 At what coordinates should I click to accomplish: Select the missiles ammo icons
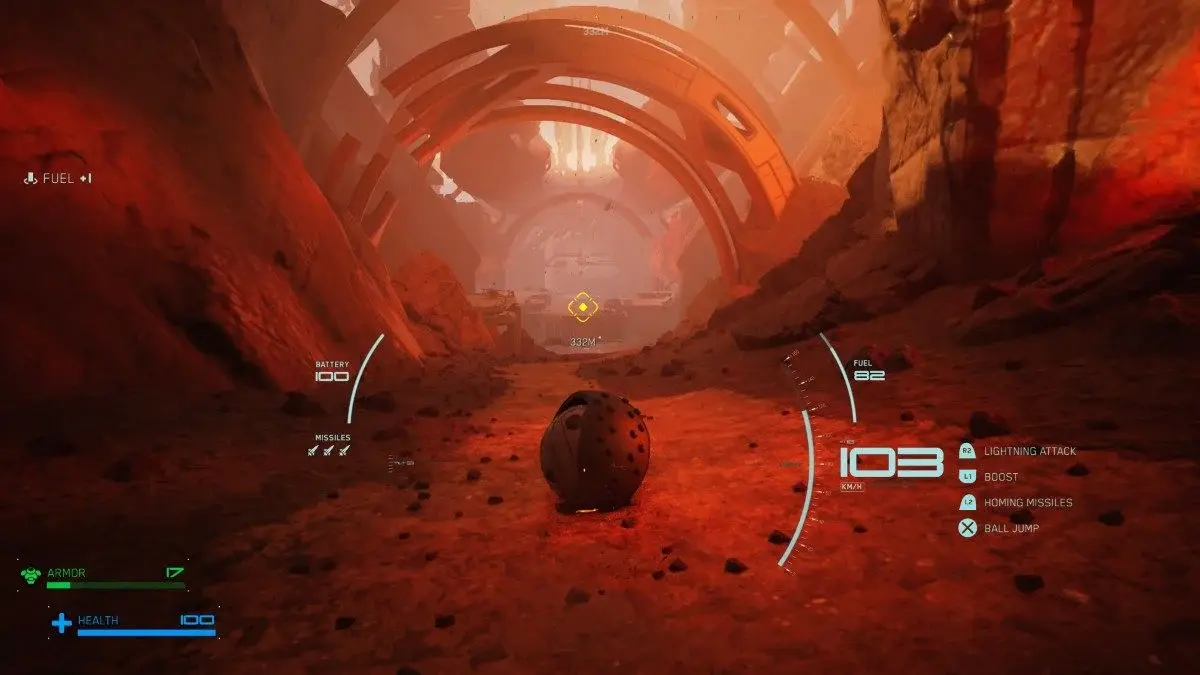click(x=329, y=451)
